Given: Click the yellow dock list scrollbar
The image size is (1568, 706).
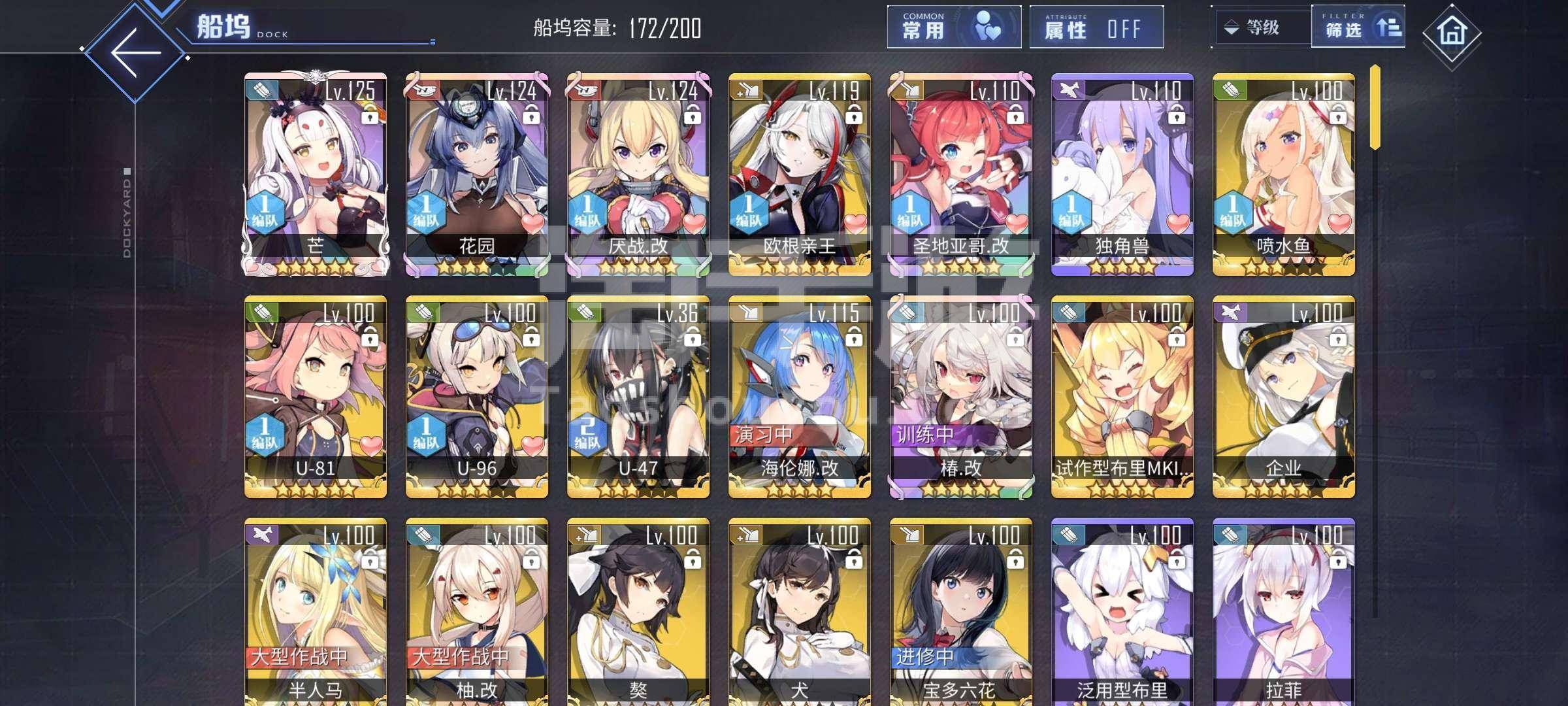Looking at the screenshot, I should [x=1375, y=107].
